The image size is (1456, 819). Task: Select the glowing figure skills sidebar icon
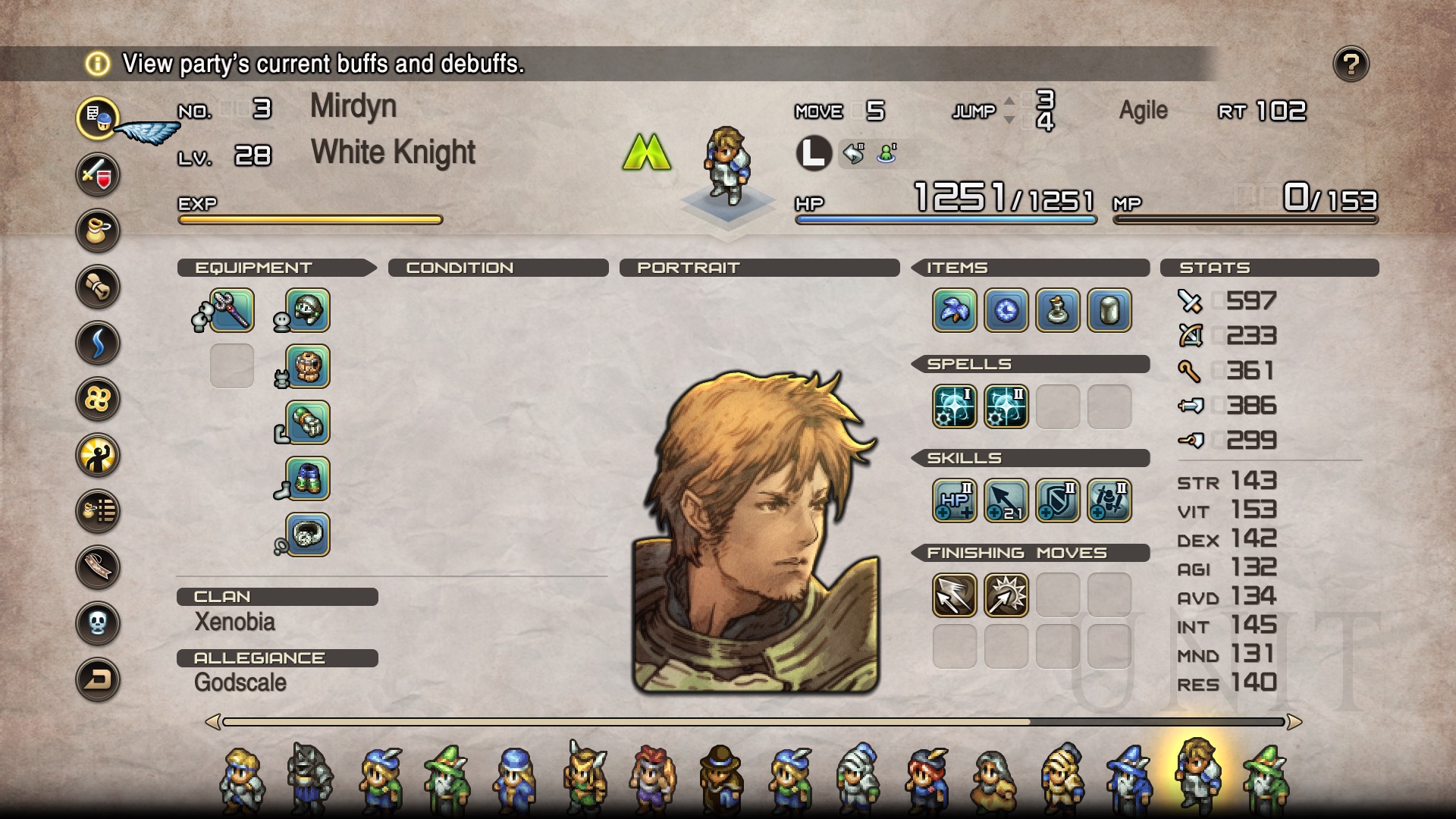click(x=98, y=456)
